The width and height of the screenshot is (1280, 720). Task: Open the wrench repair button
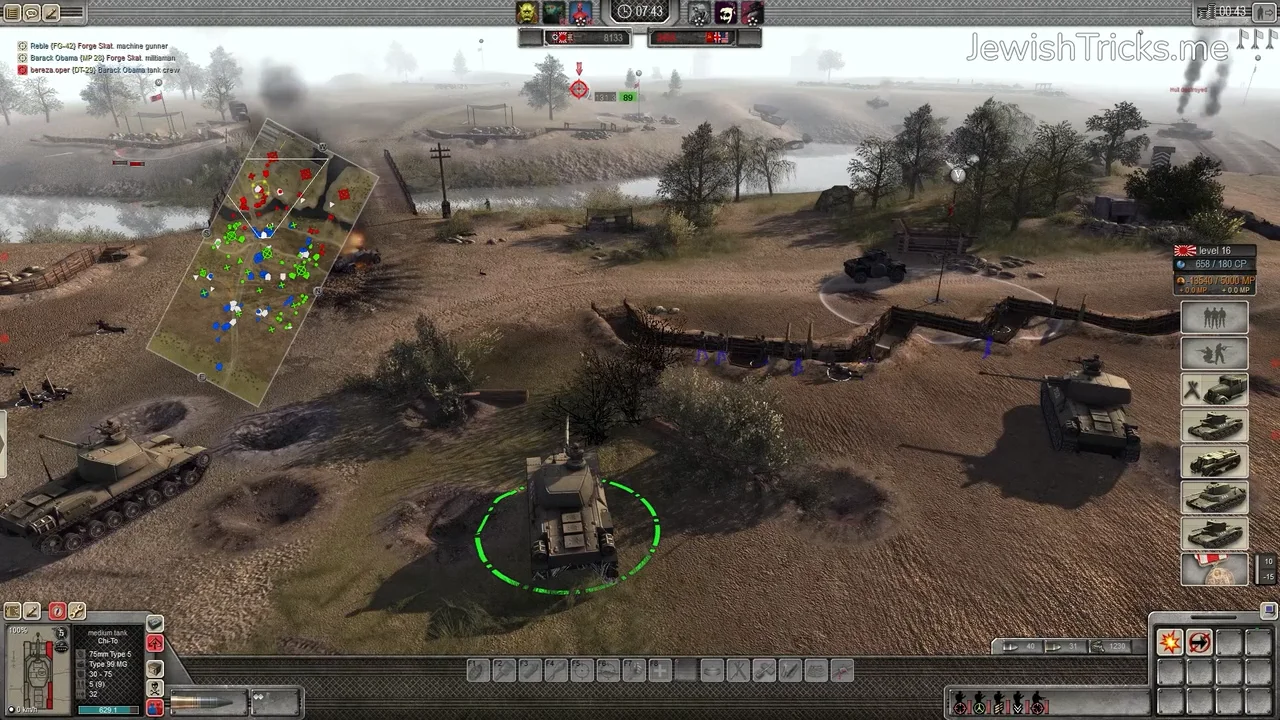click(x=77, y=611)
